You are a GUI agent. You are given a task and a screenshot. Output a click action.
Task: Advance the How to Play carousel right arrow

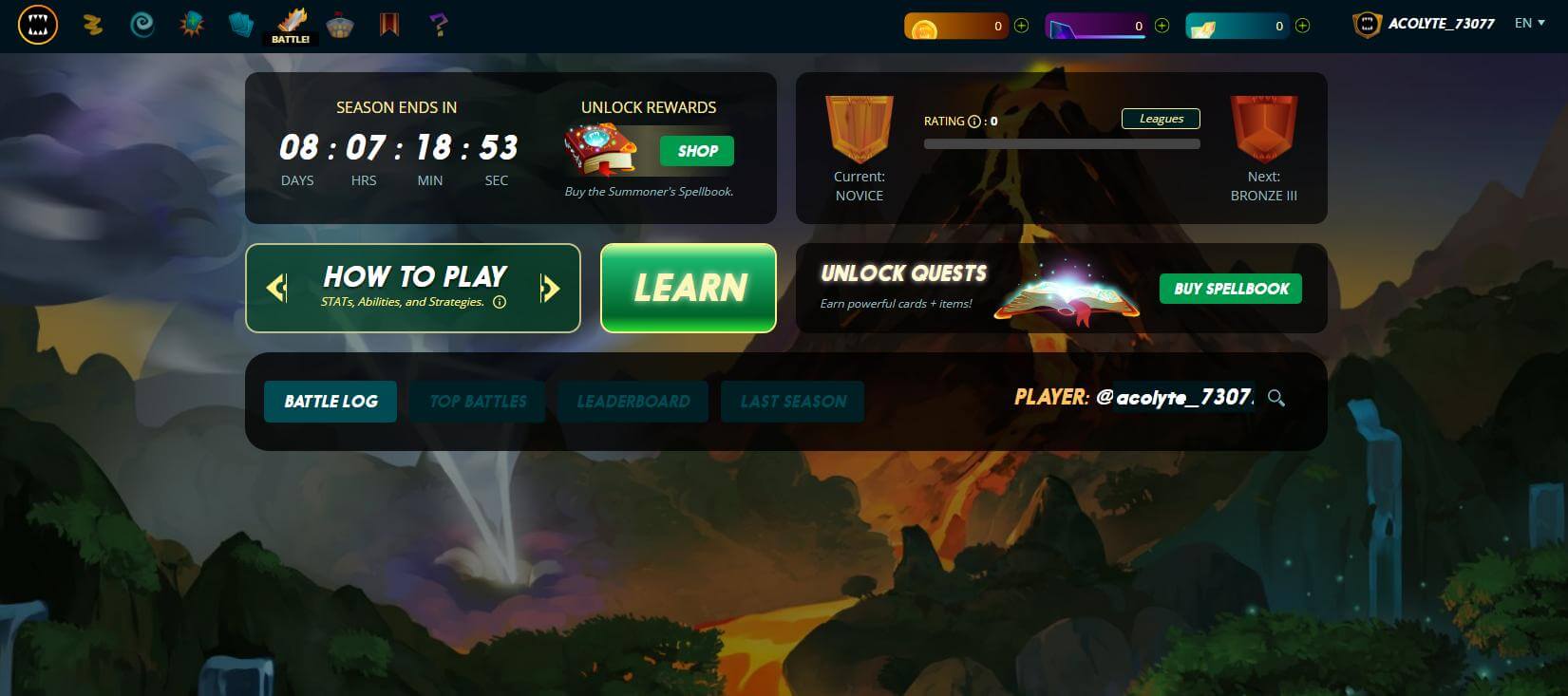551,288
